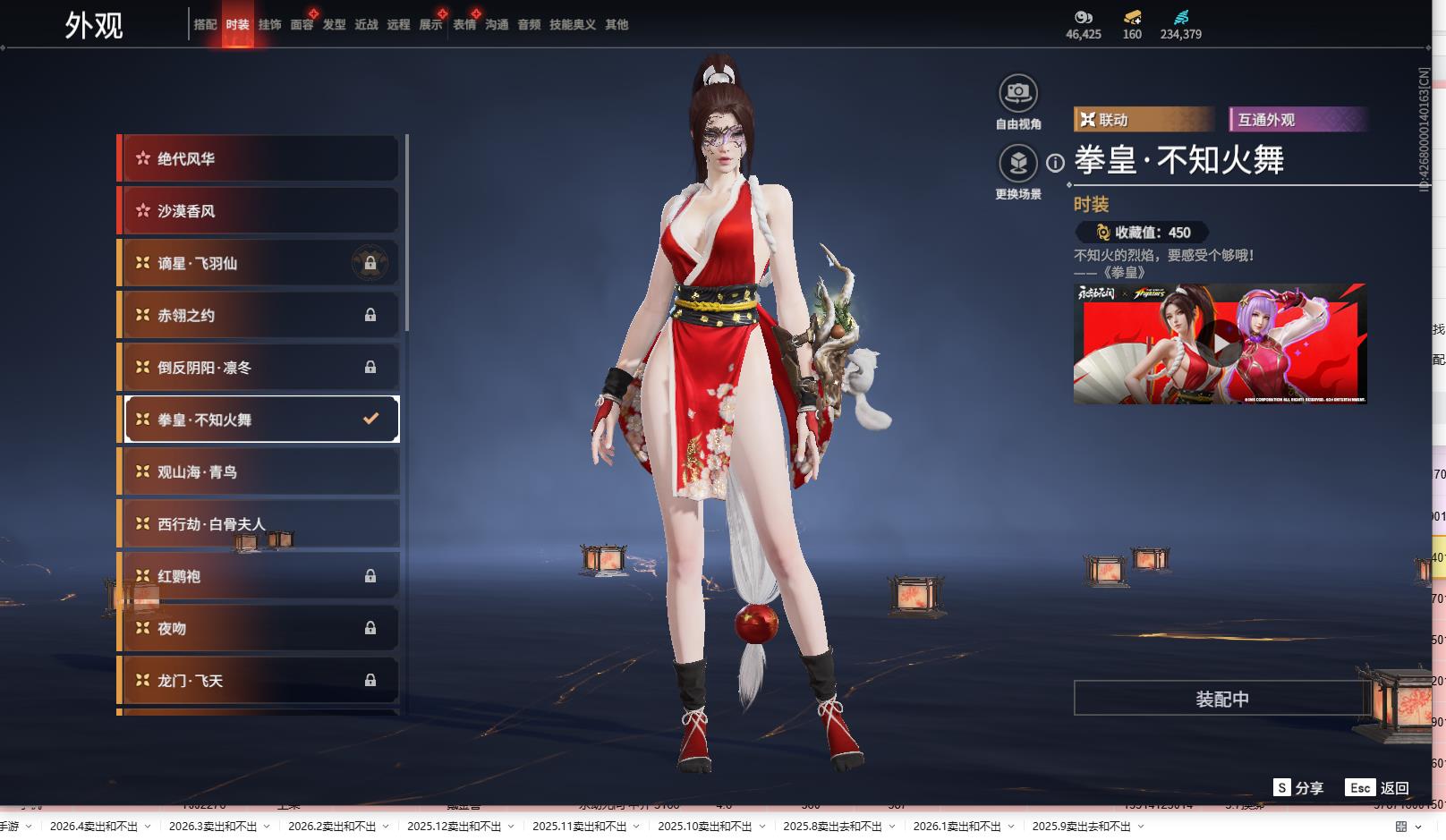Select the 沙漠香风 outfit row
The image size is (1446, 840).
[x=259, y=211]
